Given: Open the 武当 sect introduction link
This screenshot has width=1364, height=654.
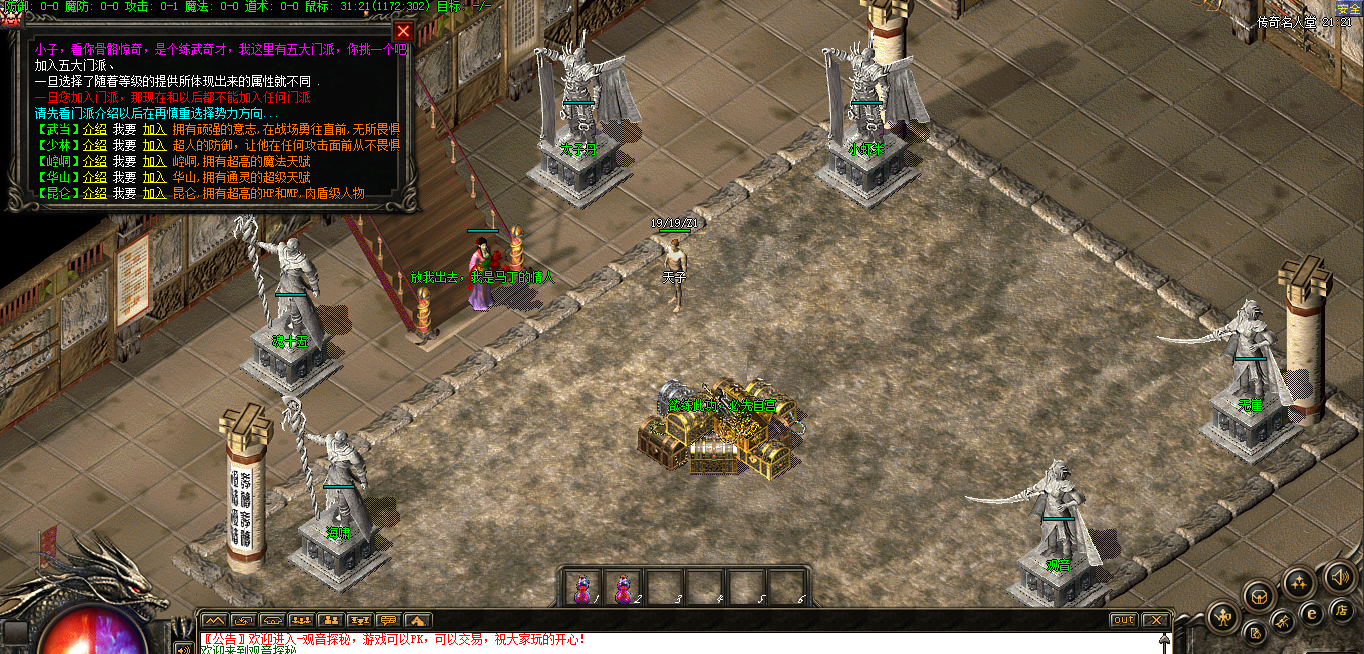Looking at the screenshot, I should [x=94, y=129].
